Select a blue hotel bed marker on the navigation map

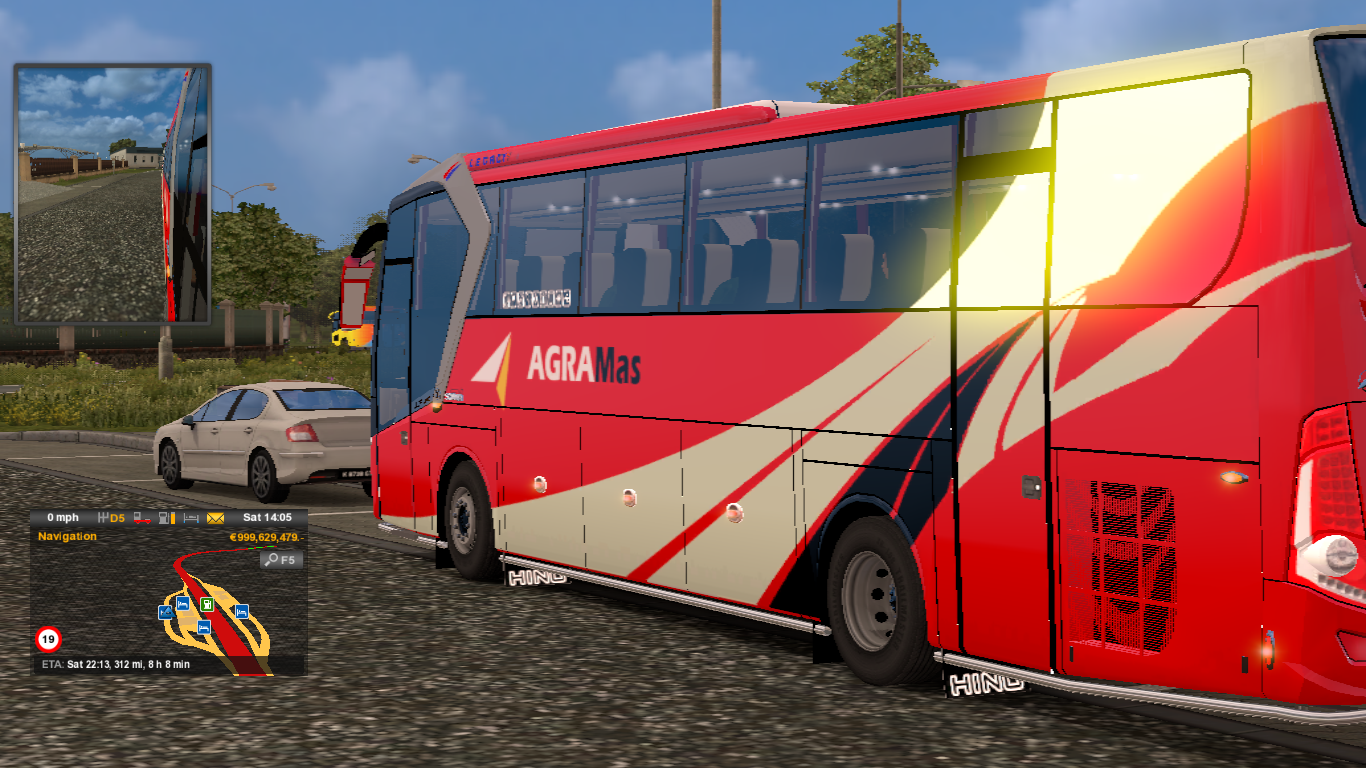click(x=182, y=605)
